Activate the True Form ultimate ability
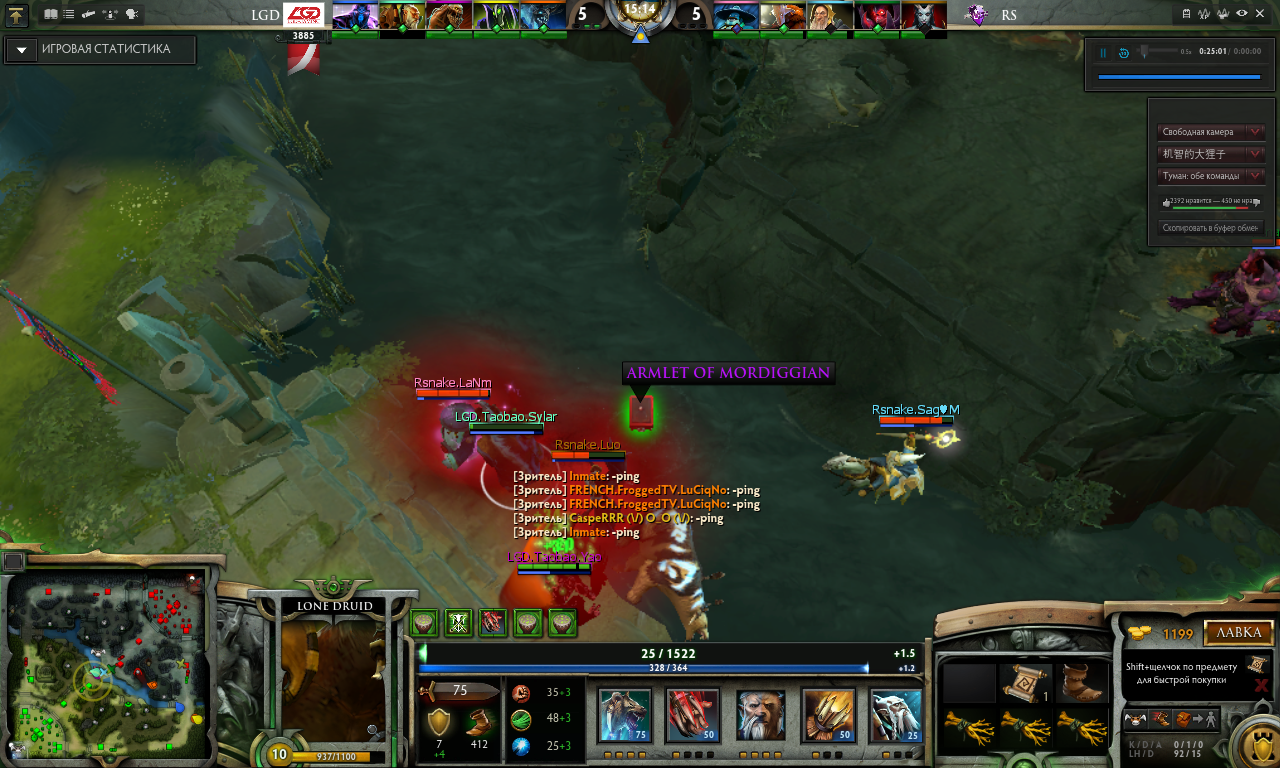This screenshot has height=768, width=1280. pos(896,715)
